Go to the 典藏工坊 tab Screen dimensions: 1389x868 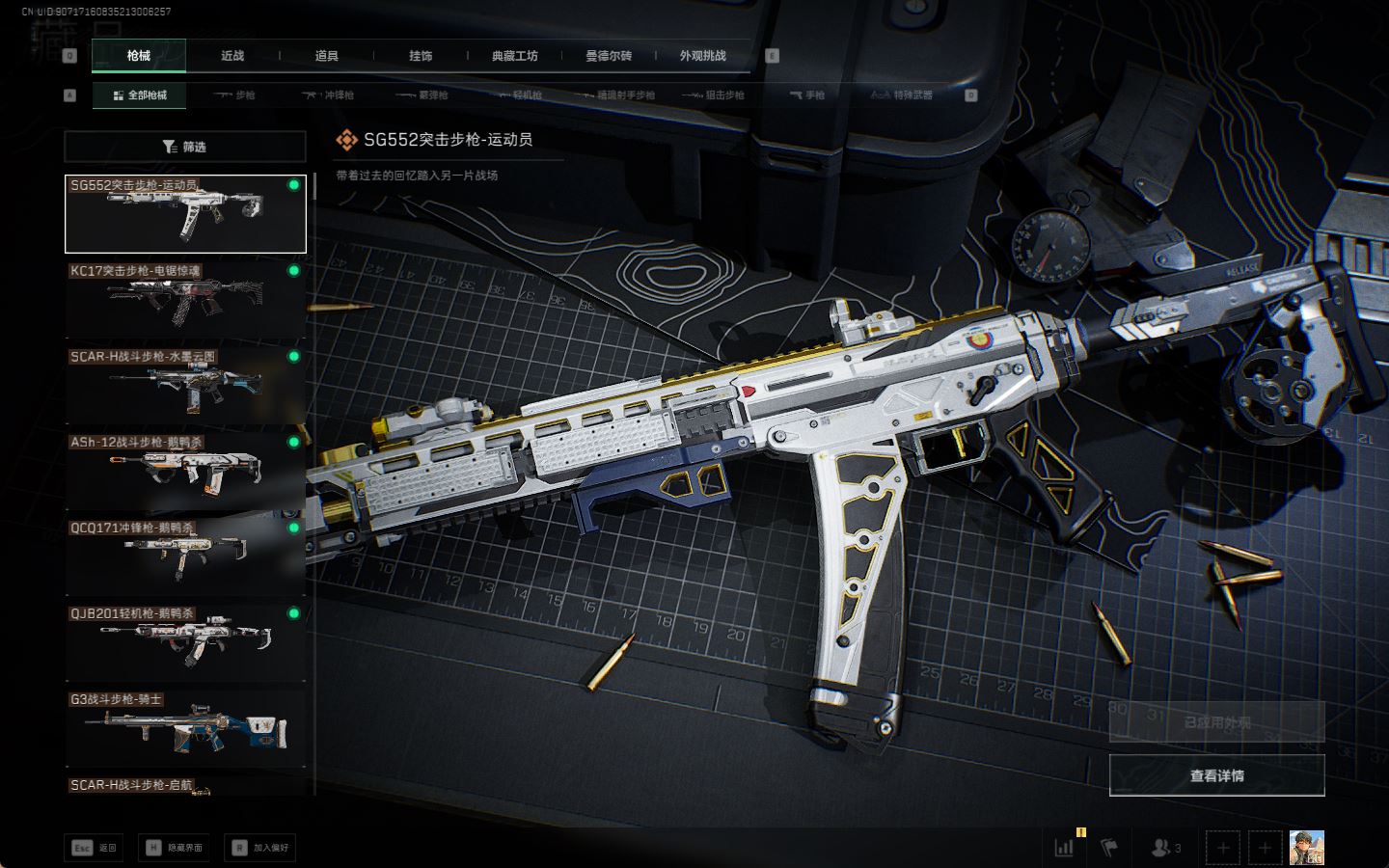click(514, 56)
